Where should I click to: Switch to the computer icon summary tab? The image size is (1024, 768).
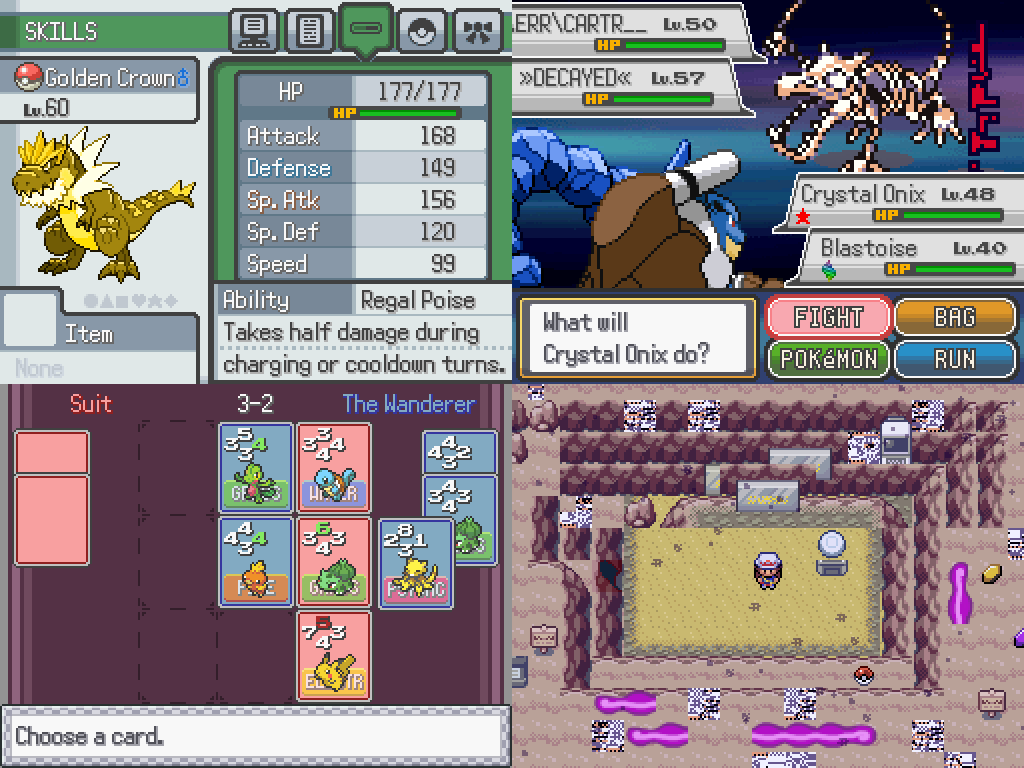point(254,31)
